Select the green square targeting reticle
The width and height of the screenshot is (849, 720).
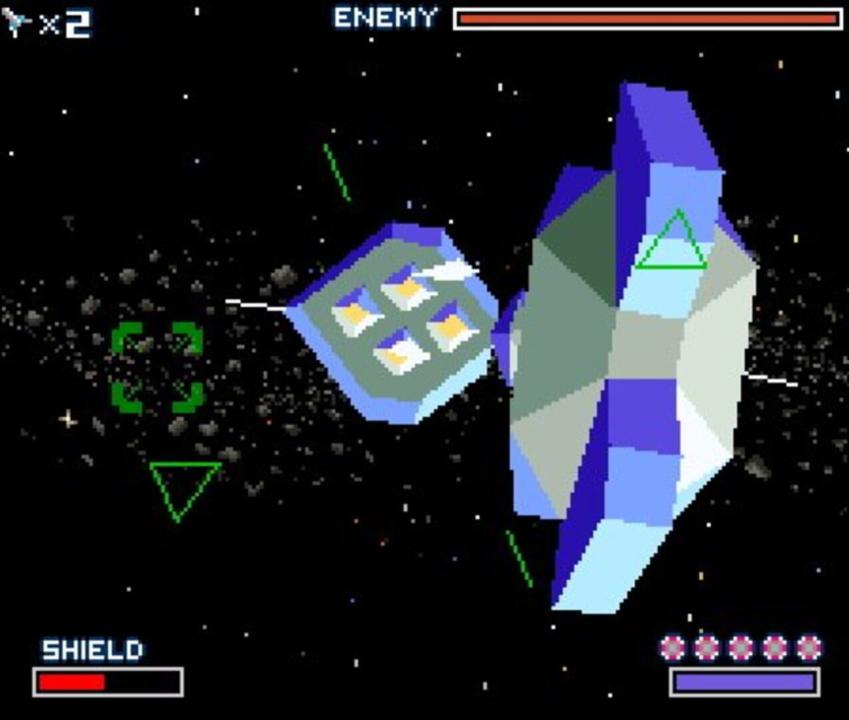coord(157,367)
